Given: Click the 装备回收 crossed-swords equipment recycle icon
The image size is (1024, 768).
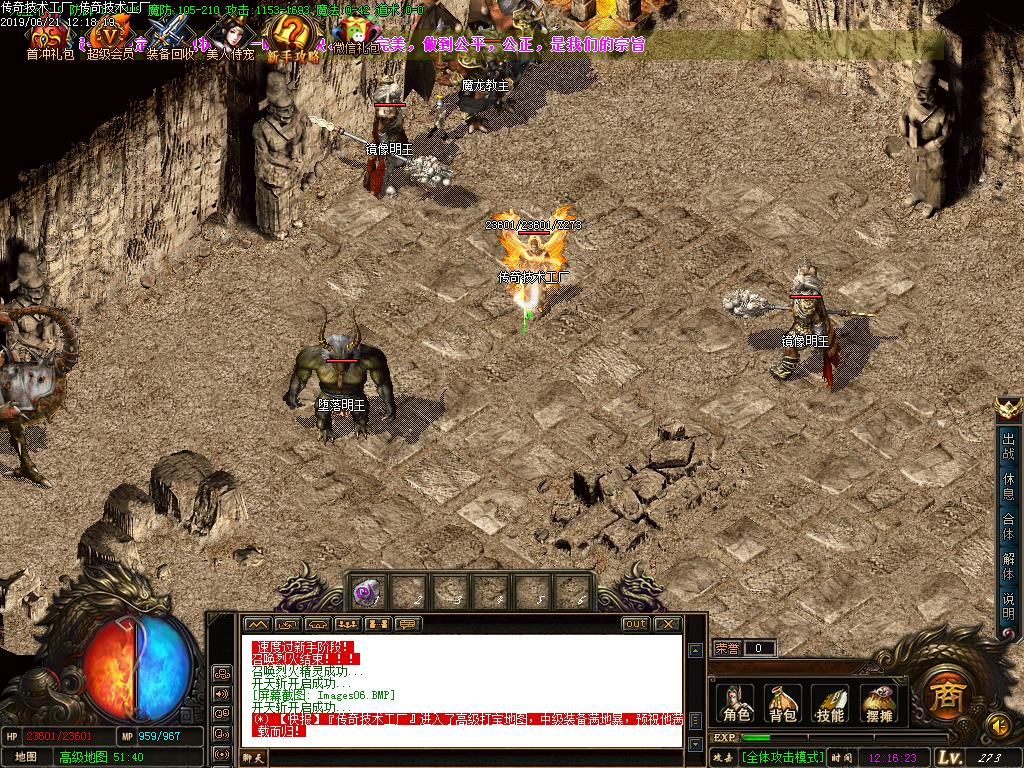Looking at the screenshot, I should coord(170,37).
